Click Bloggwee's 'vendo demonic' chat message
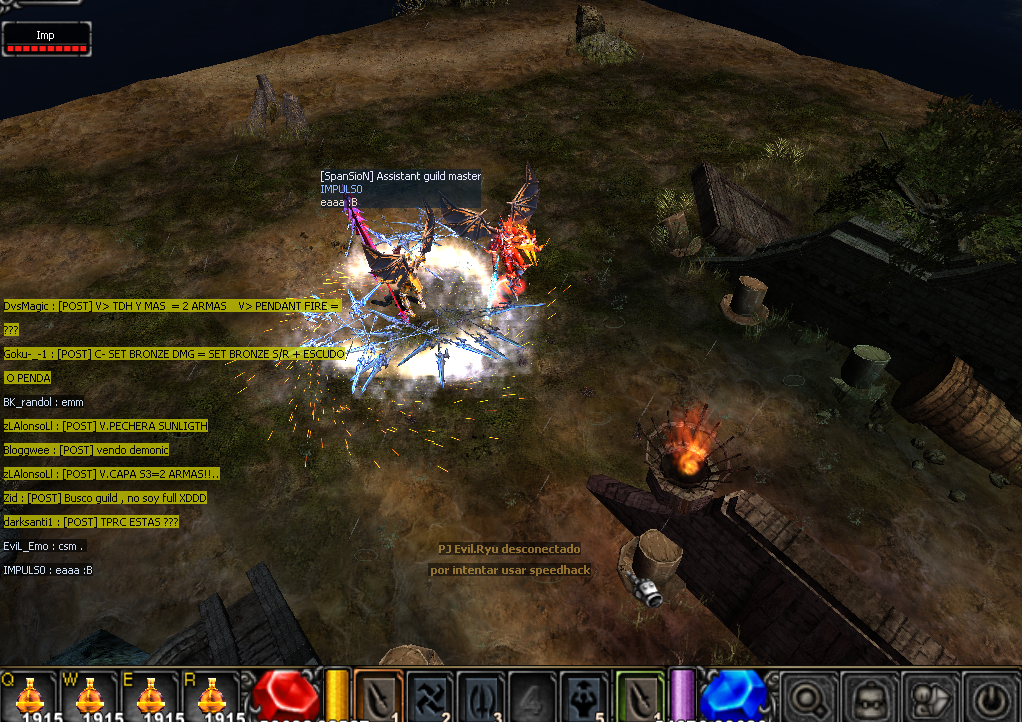This screenshot has height=722, width=1022. click(x=86, y=450)
